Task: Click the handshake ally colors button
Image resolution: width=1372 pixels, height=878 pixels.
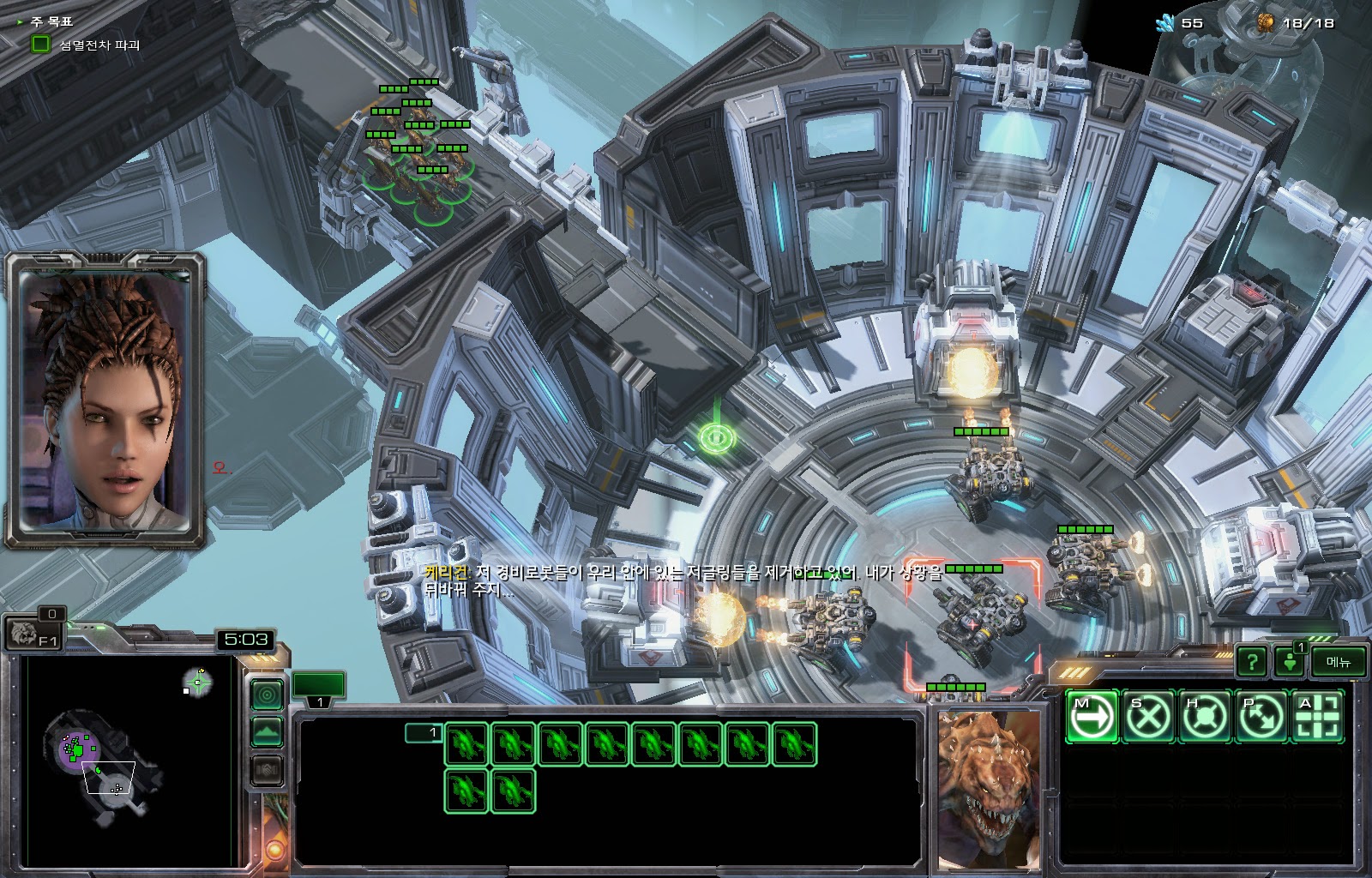Action: tap(268, 771)
